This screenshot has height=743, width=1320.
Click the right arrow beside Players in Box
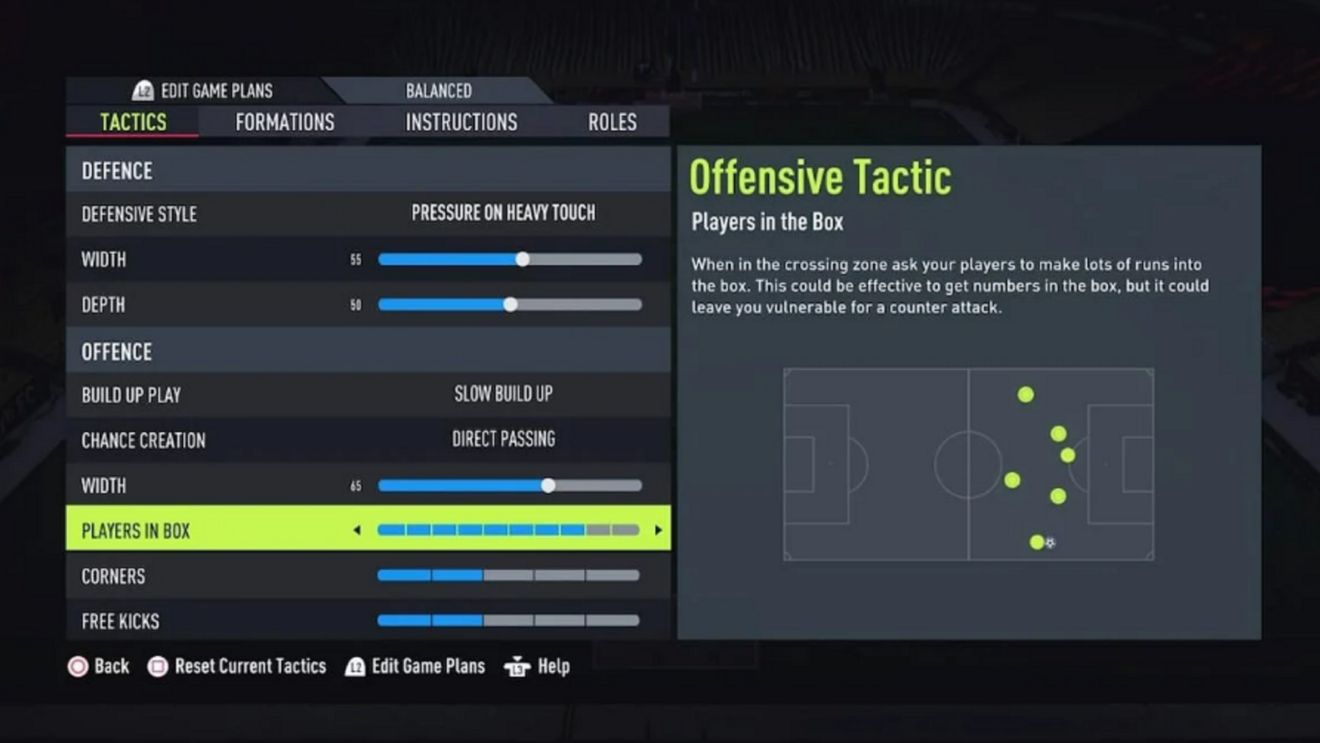tap(658, 530)
